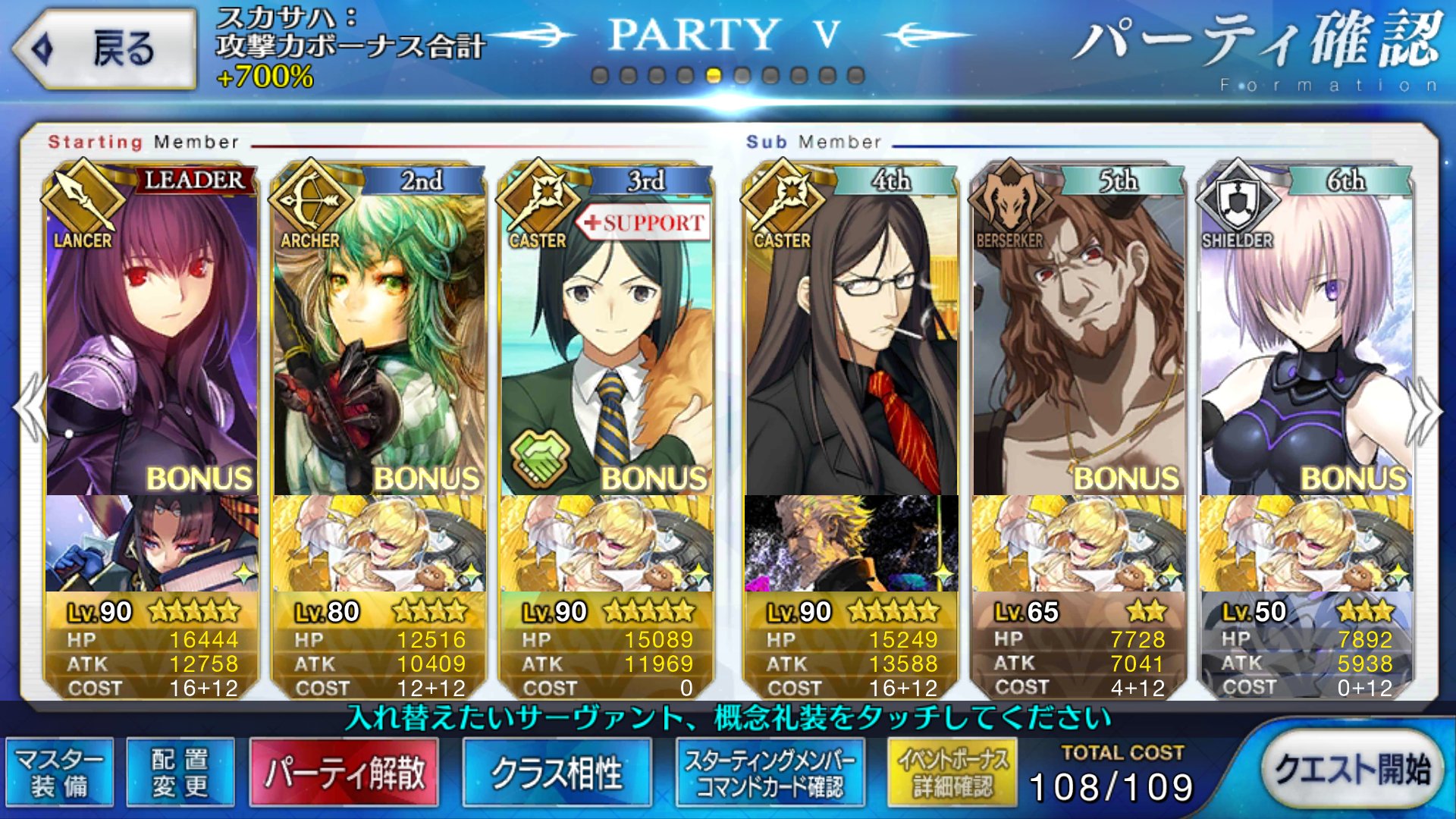1456x819 pixels.
Task: Change formation with 配置変更 button
Action: [x=180, y=772]
